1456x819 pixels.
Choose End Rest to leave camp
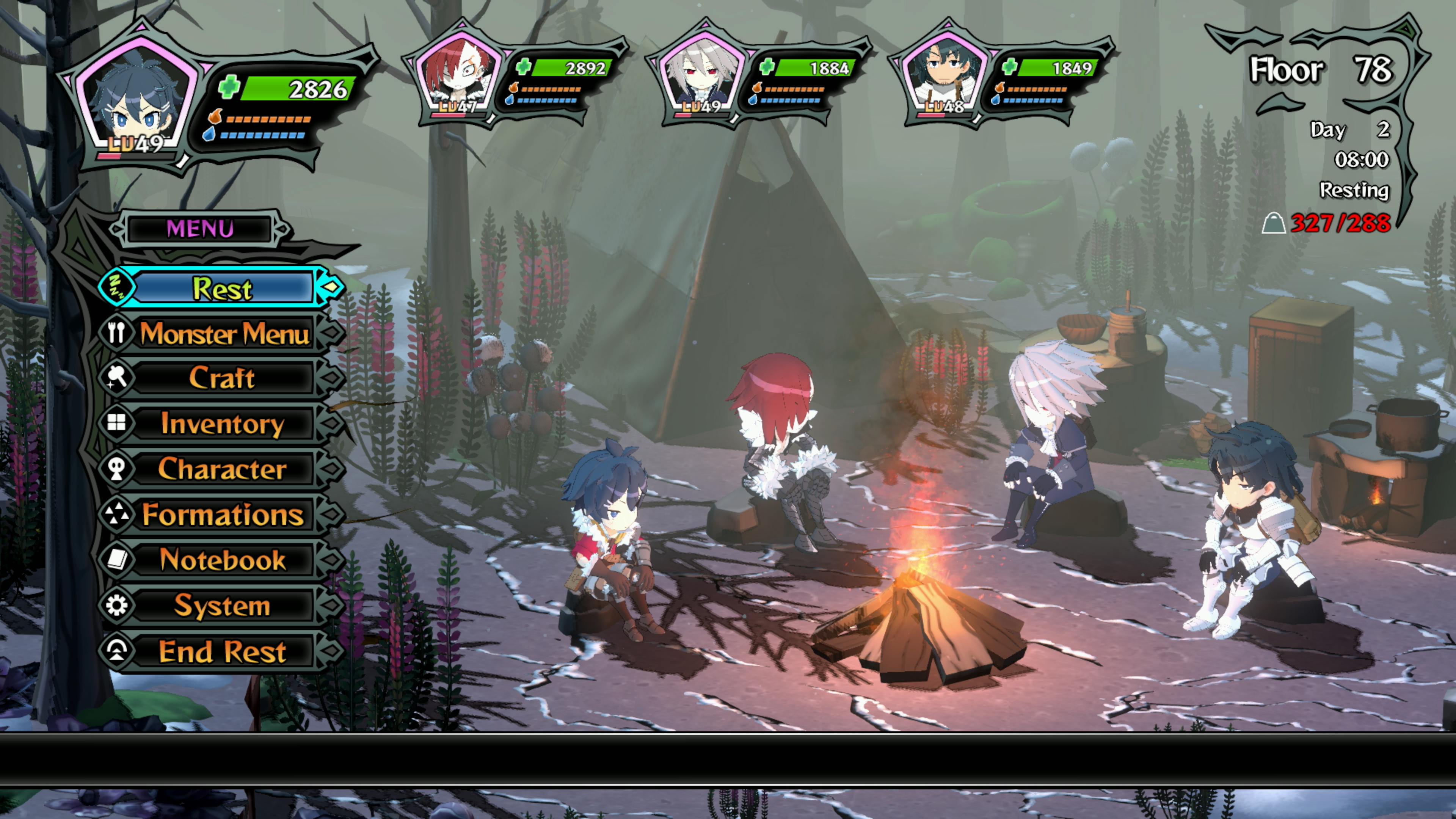pos(222,651)
